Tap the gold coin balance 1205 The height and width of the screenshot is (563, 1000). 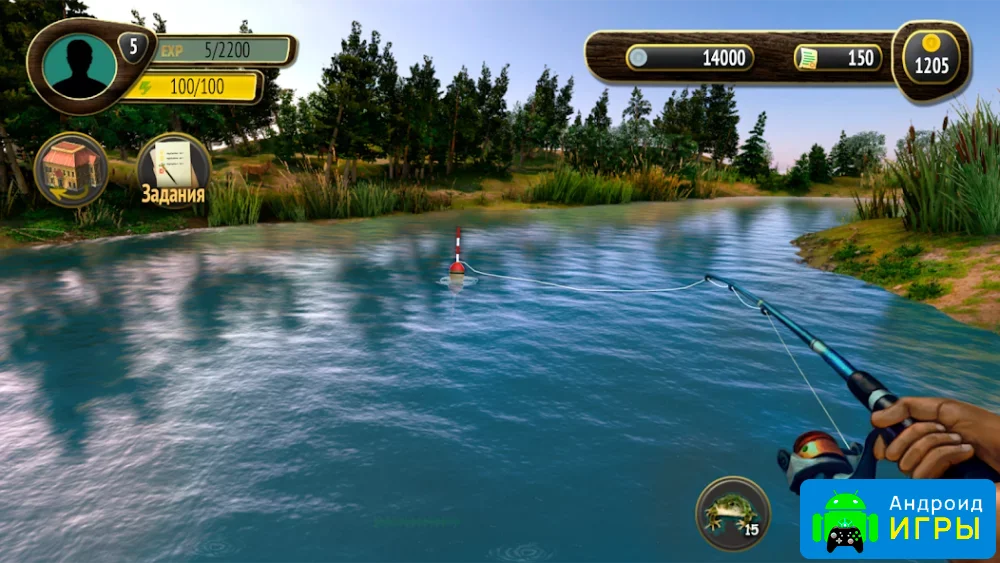coord(931,60)
